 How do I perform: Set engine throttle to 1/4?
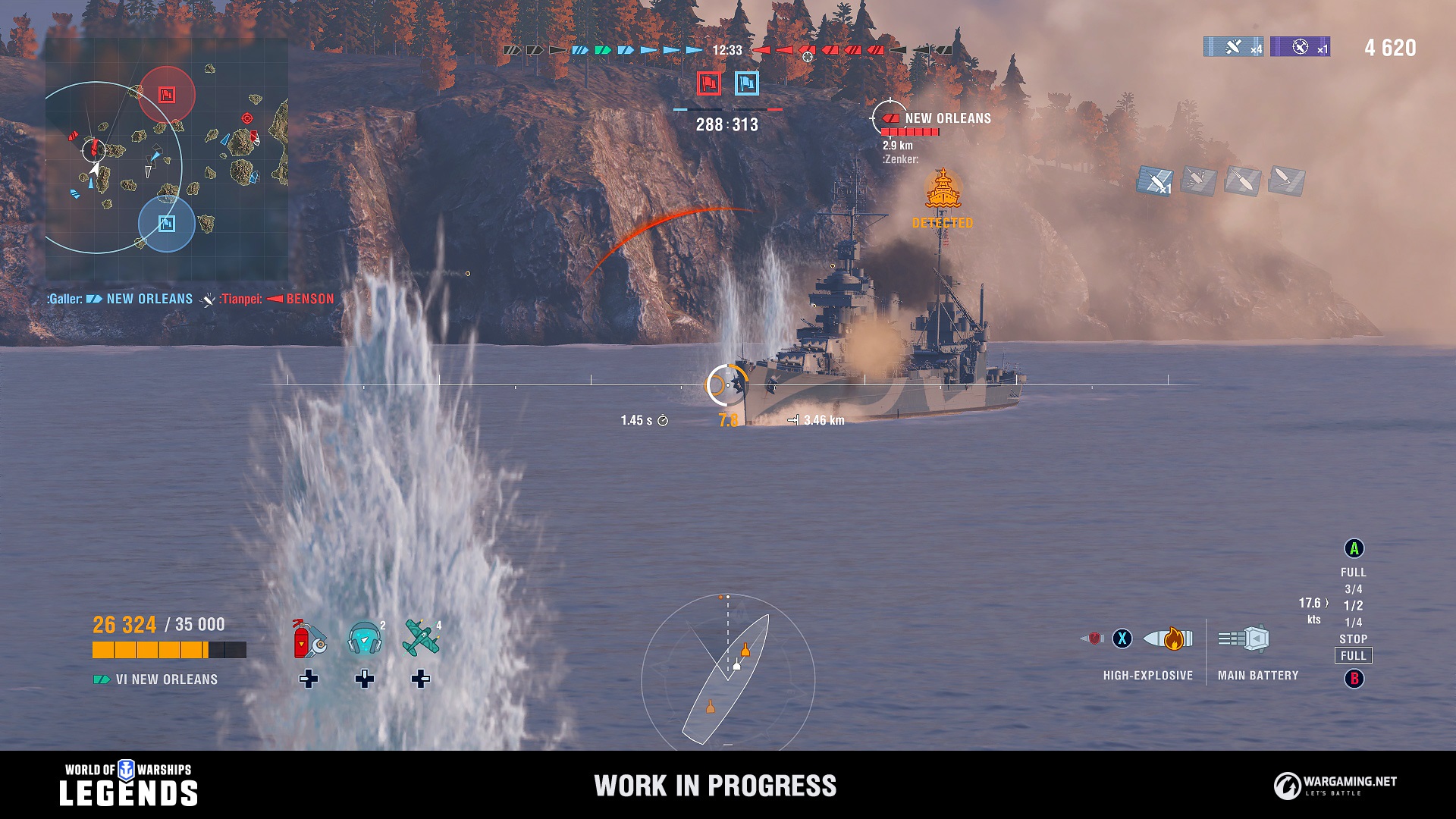click(x=1354, y=623)
